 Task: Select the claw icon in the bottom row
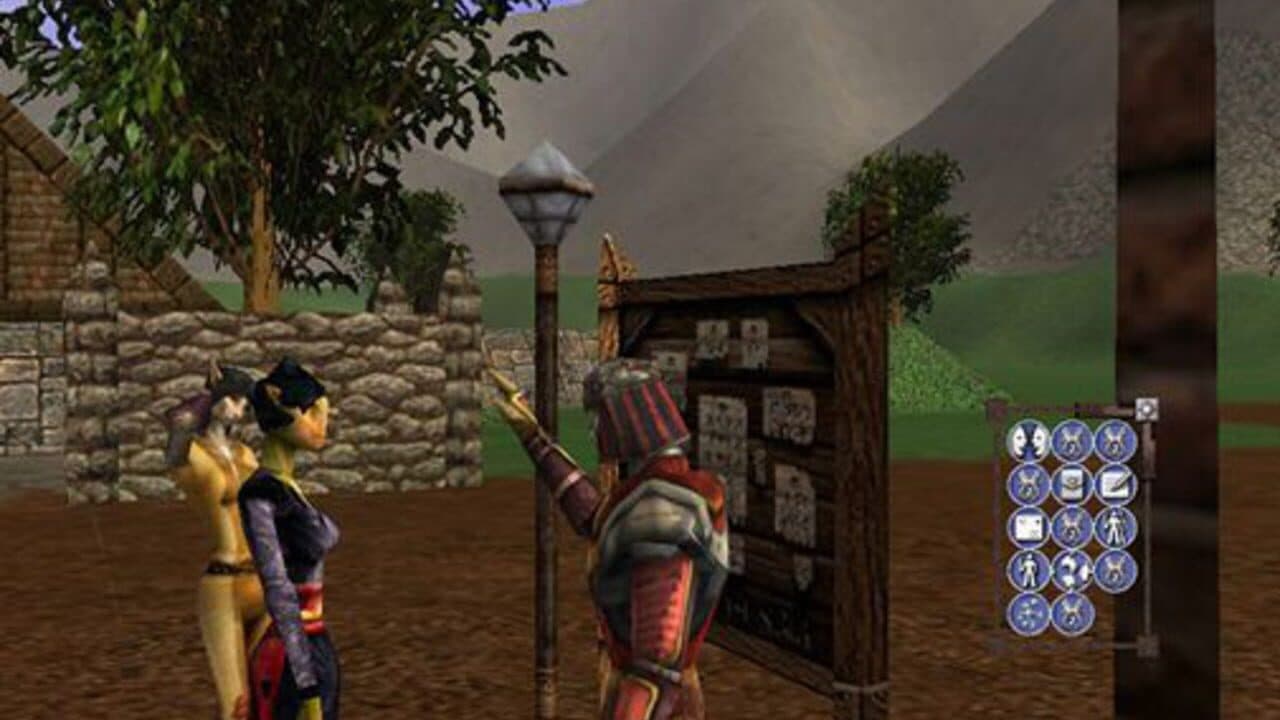(1070, 613)
